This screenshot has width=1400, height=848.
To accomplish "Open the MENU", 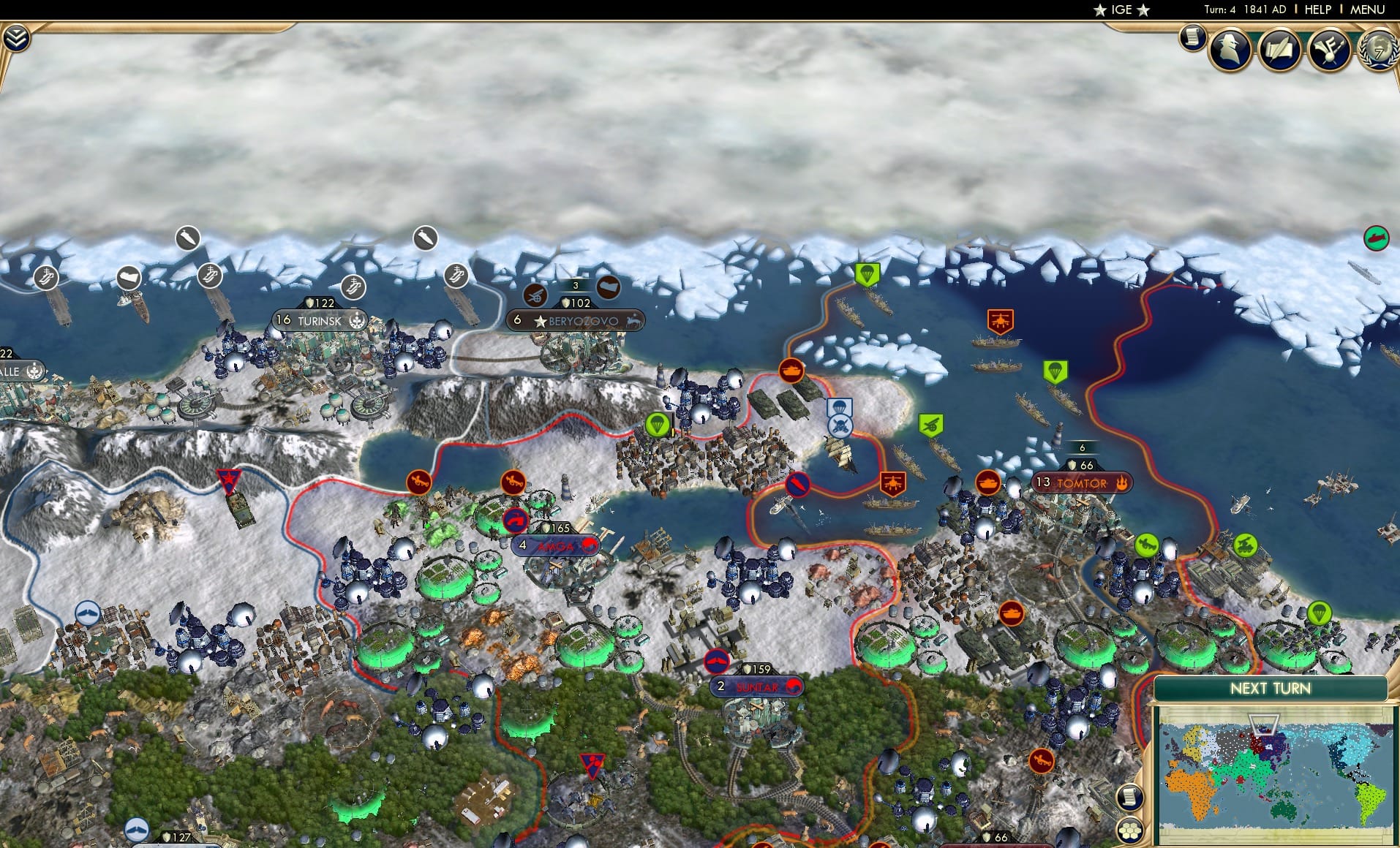I will [x=1366, y=10].
